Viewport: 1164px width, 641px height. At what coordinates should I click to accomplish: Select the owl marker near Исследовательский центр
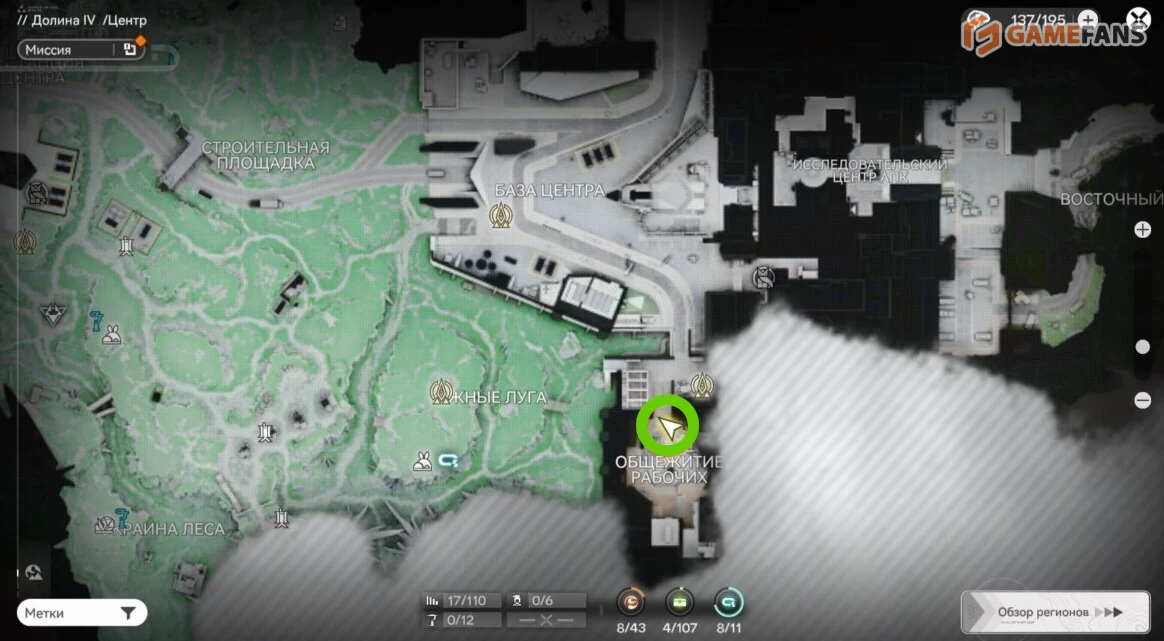(764, 278)
